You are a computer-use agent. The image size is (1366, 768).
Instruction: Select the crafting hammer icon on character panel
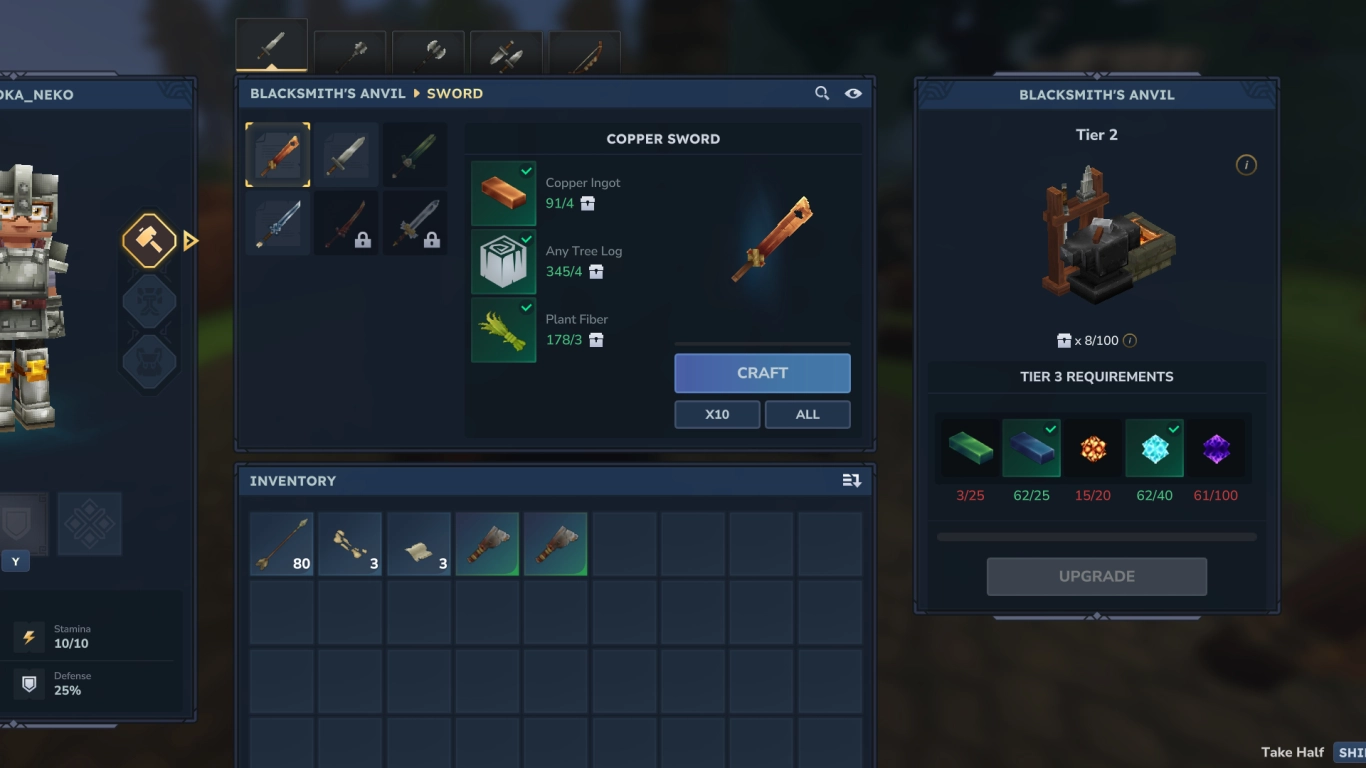(149, 240)
